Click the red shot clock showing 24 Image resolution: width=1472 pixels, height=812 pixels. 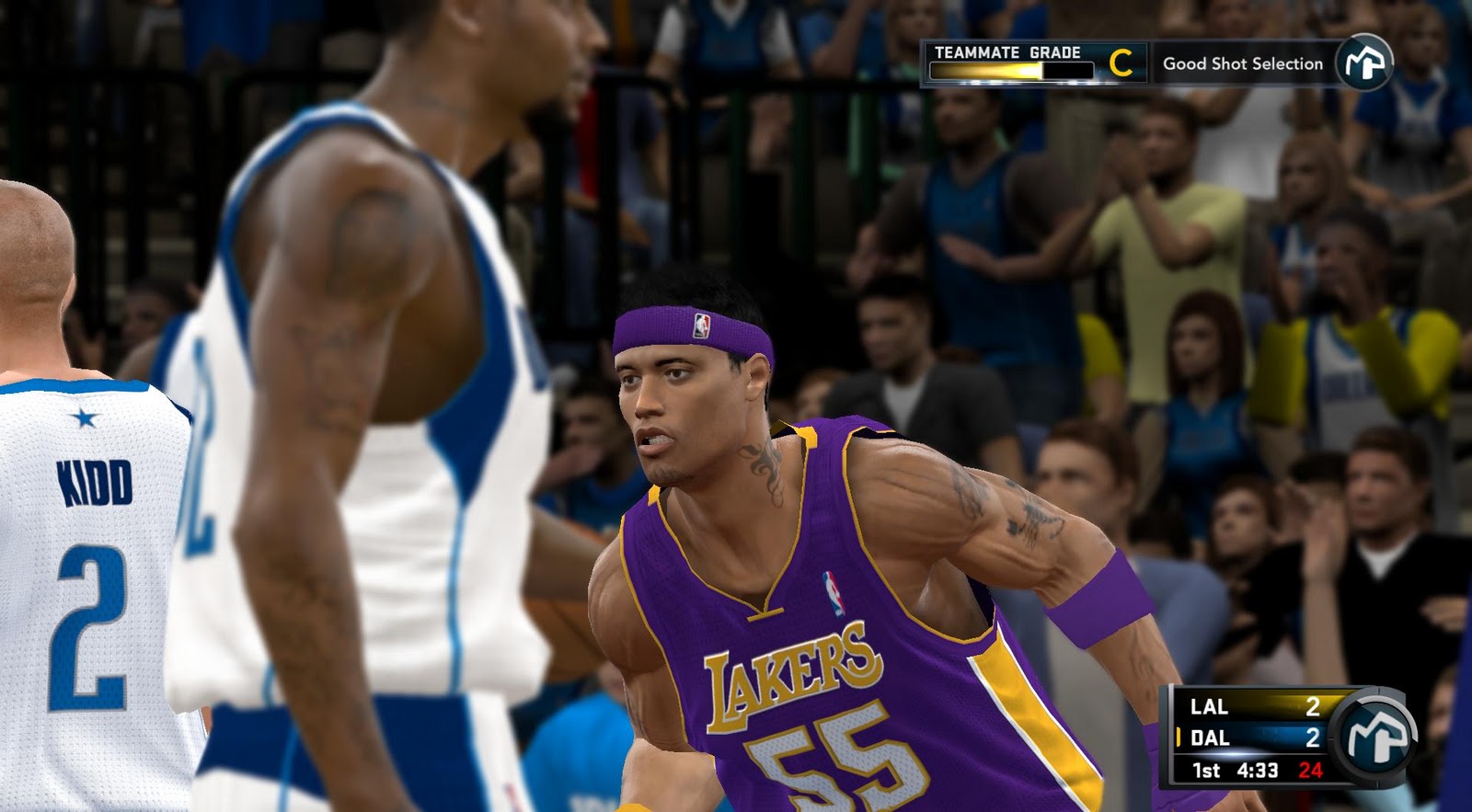pyautogui.click(x=1312, y=770)
